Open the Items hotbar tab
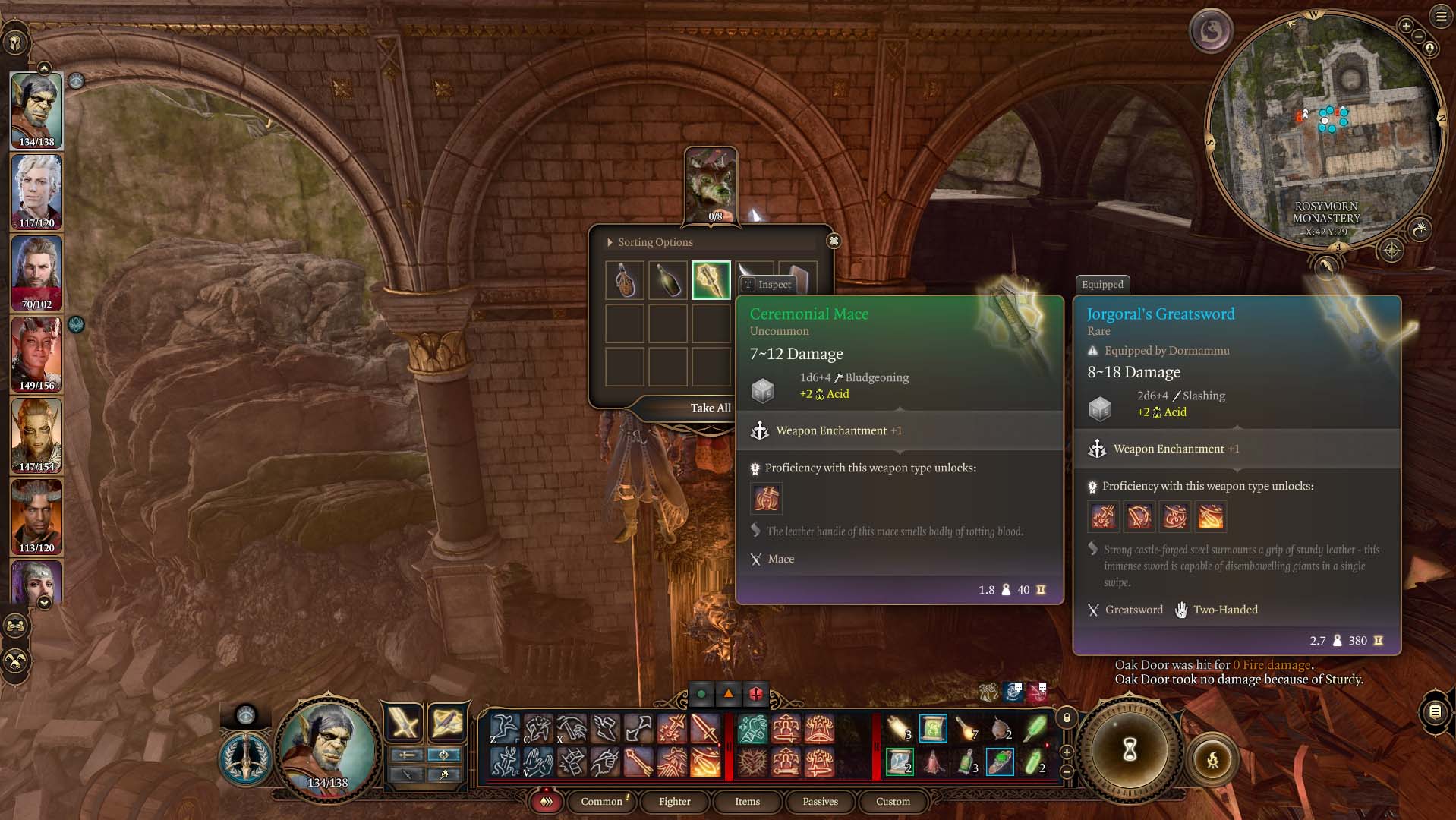Screen dimensions: 1456x820 (x=747, y=802)
